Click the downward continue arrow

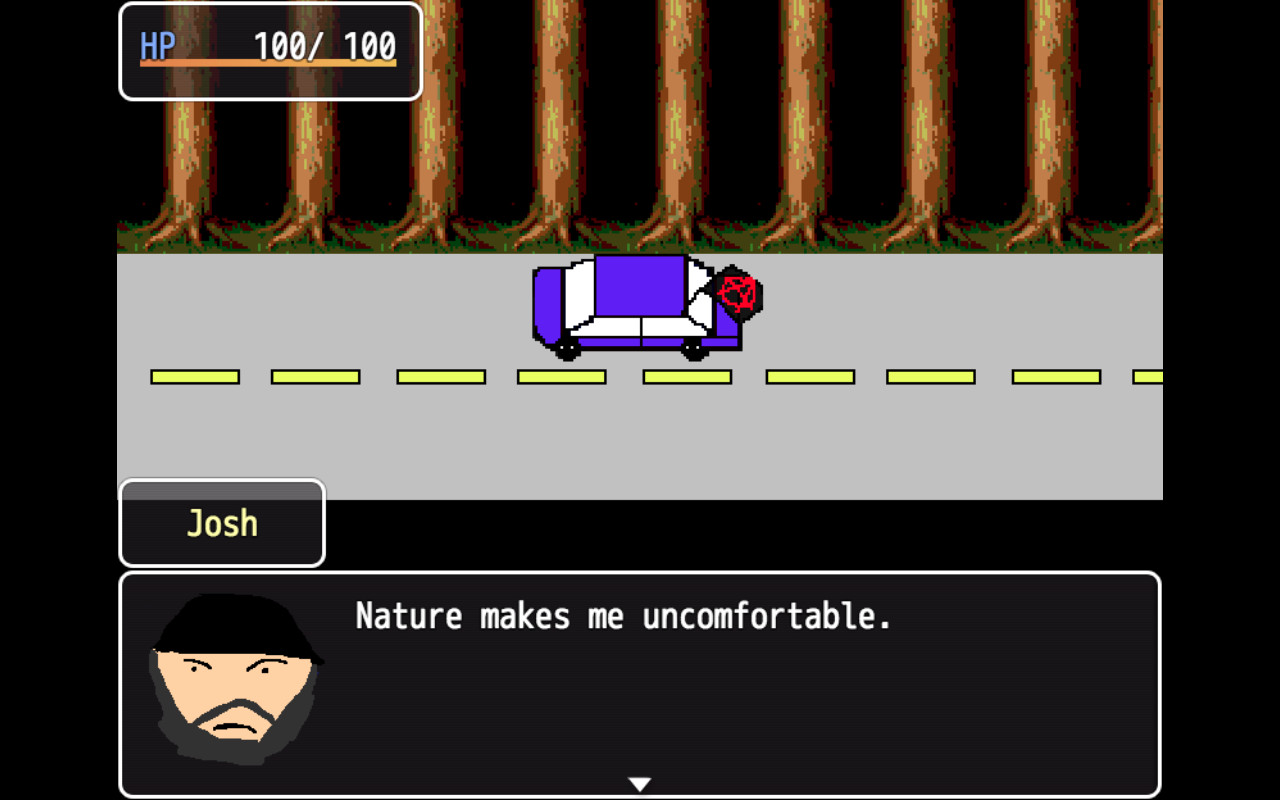[639, 784]
